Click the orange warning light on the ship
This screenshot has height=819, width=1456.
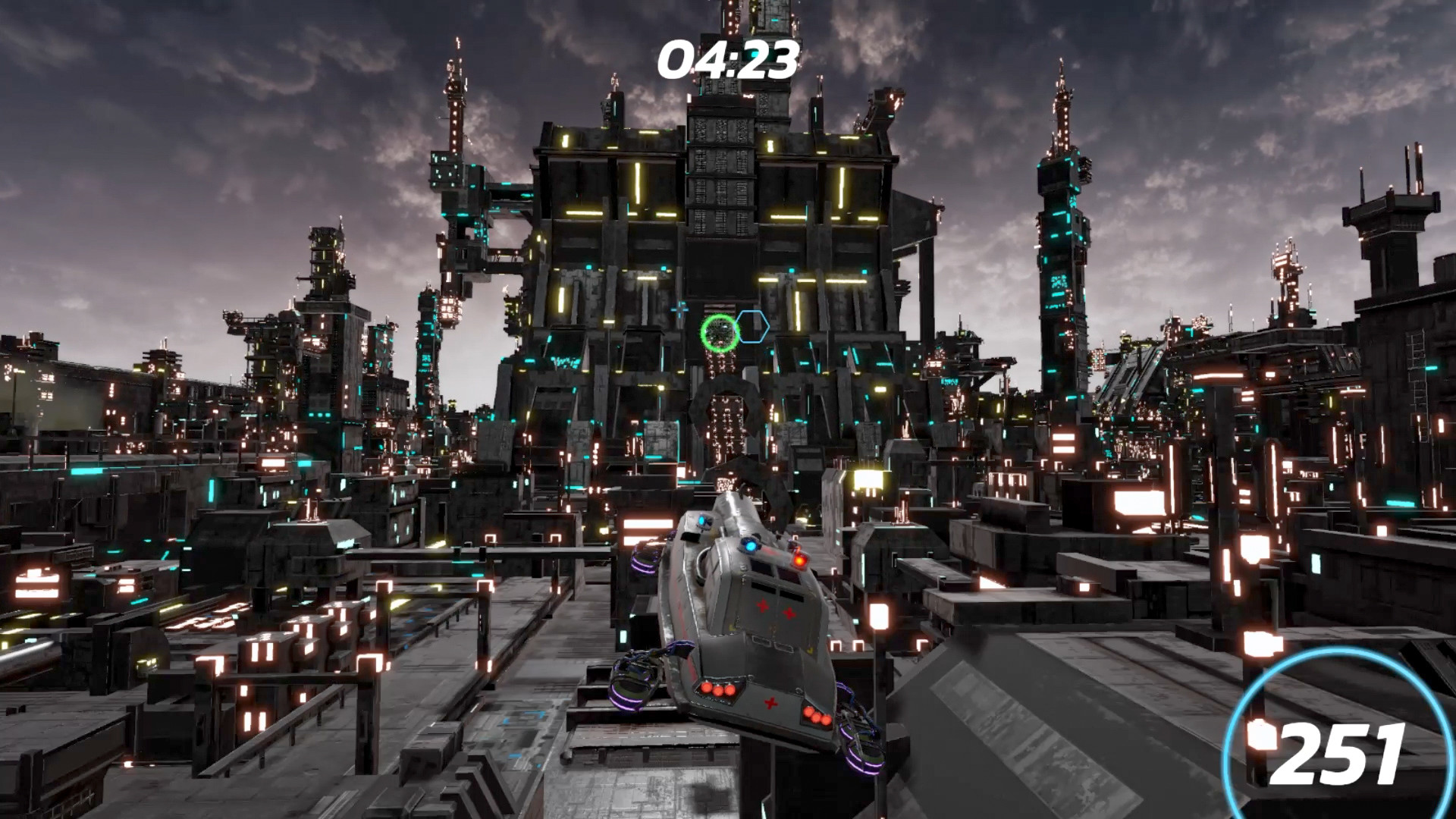pos(799,559)
